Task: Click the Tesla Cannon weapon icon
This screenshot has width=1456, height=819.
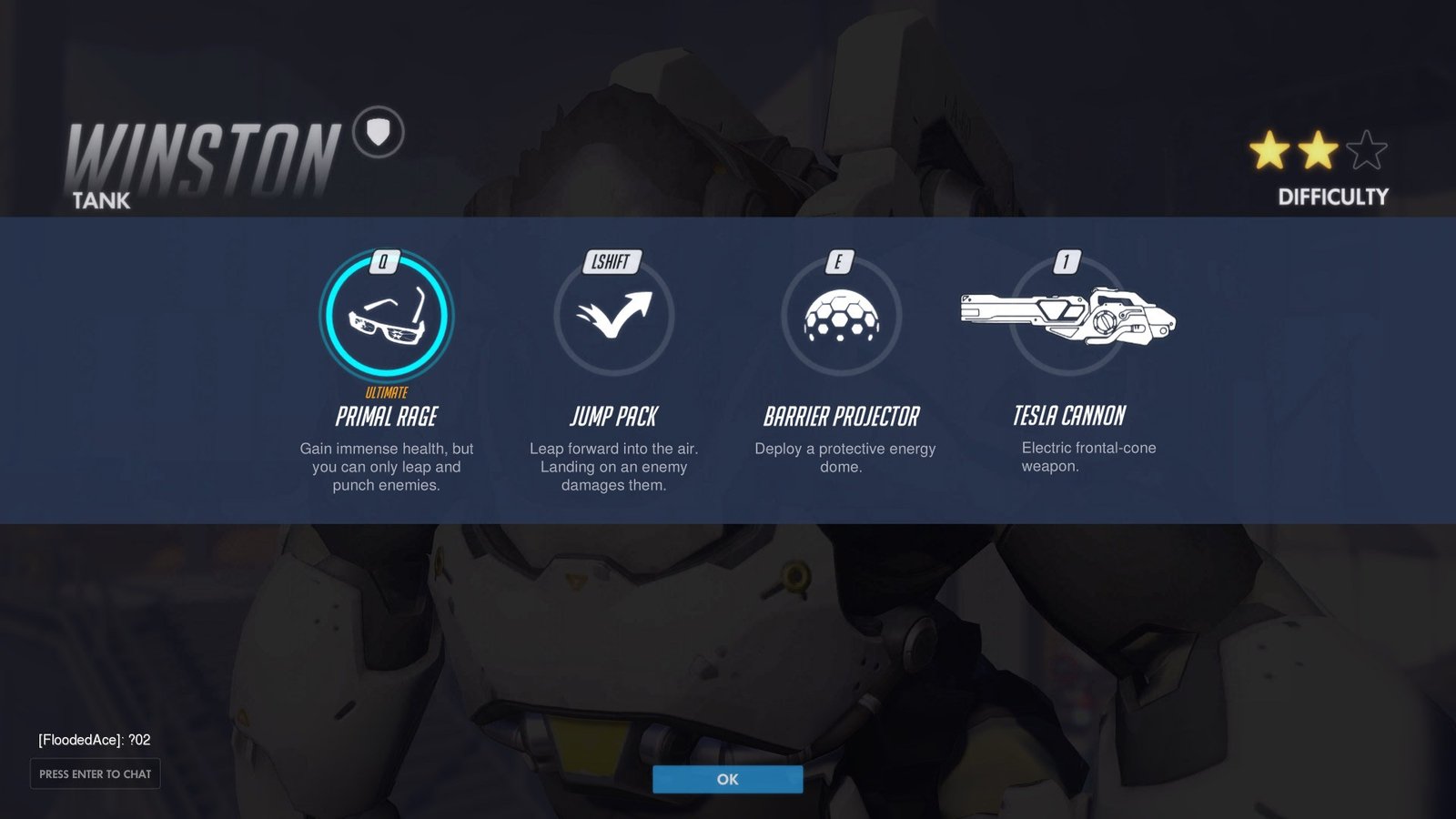Action: [x=1068, y=316]
